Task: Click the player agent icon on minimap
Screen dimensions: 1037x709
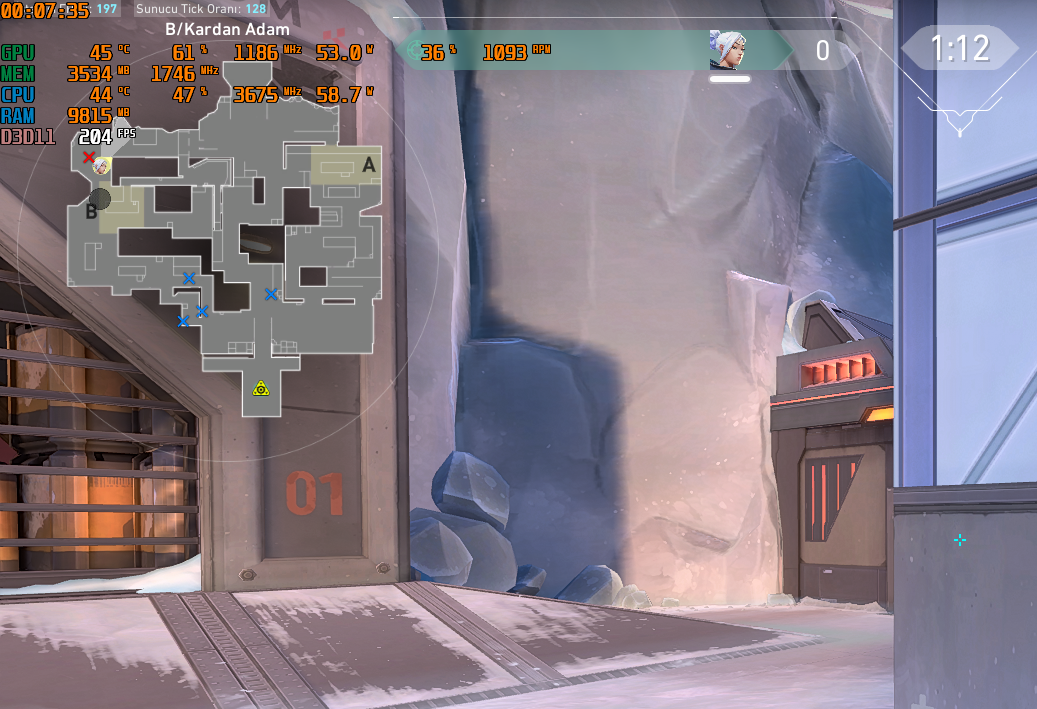Action: (101, 167)
